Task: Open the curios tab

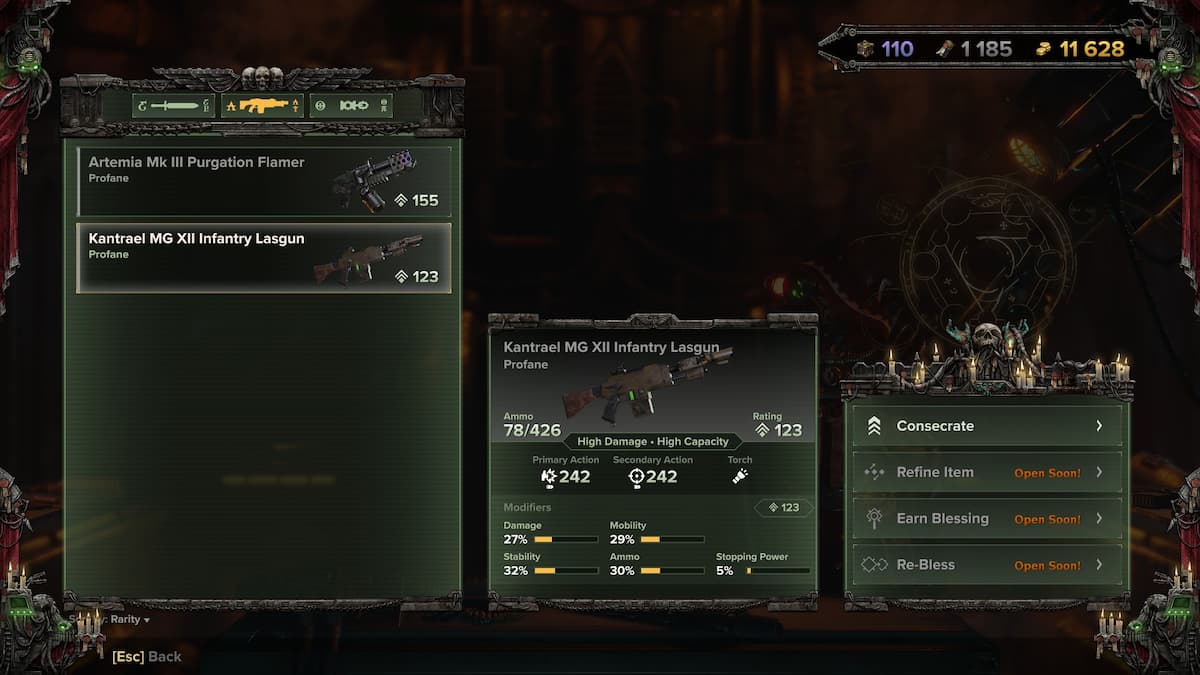Action: pyautogui.click(x=351, y=105)
